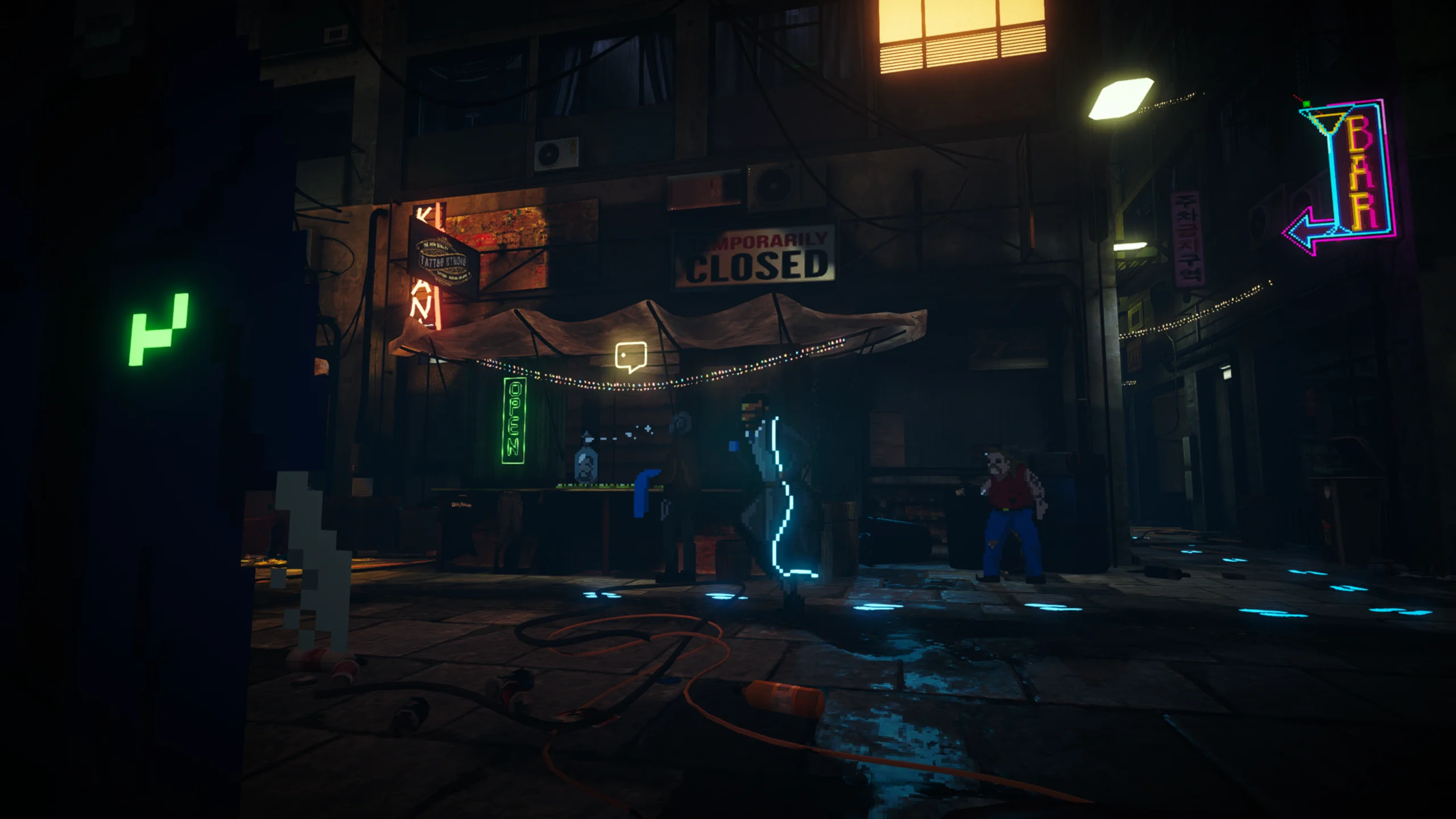1456x819 pixels.
Task: Click the speech bubble talk icon
Action: pos(631,356)
